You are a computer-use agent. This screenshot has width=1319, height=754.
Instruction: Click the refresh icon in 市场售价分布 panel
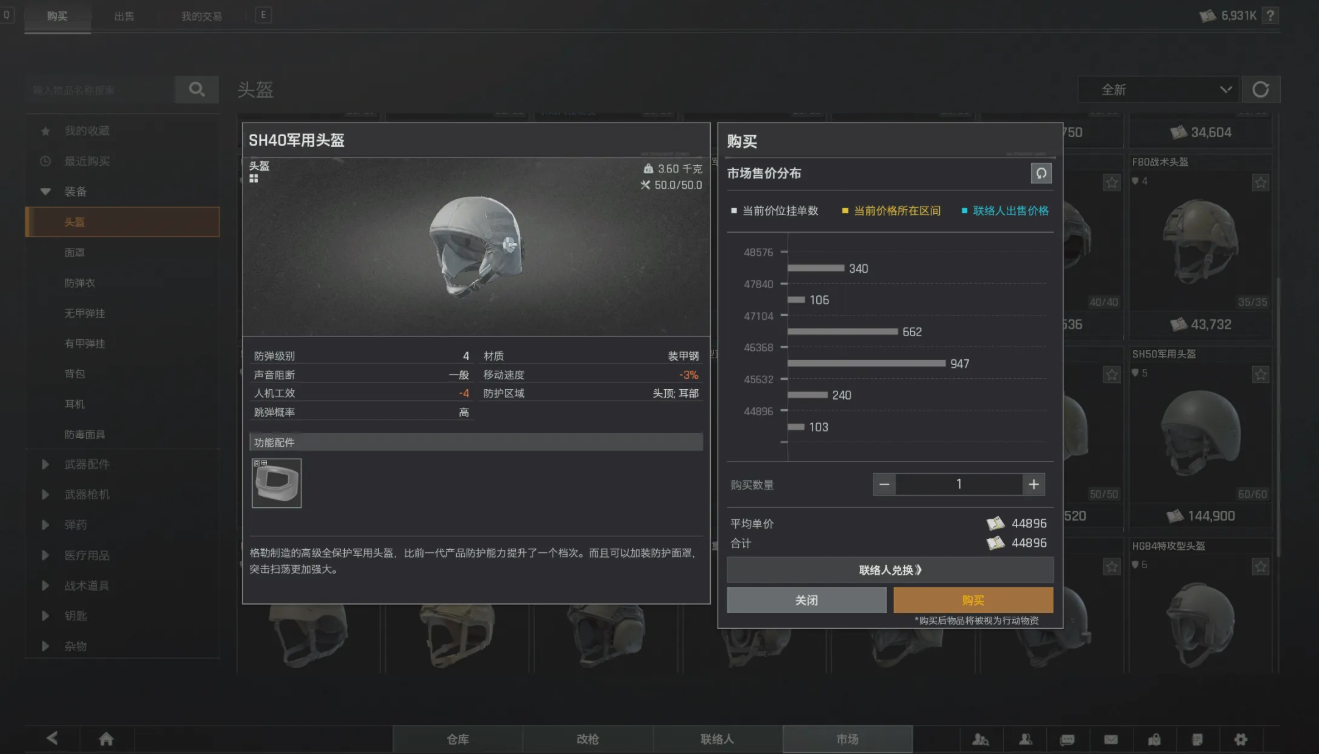click(1041, 173)
